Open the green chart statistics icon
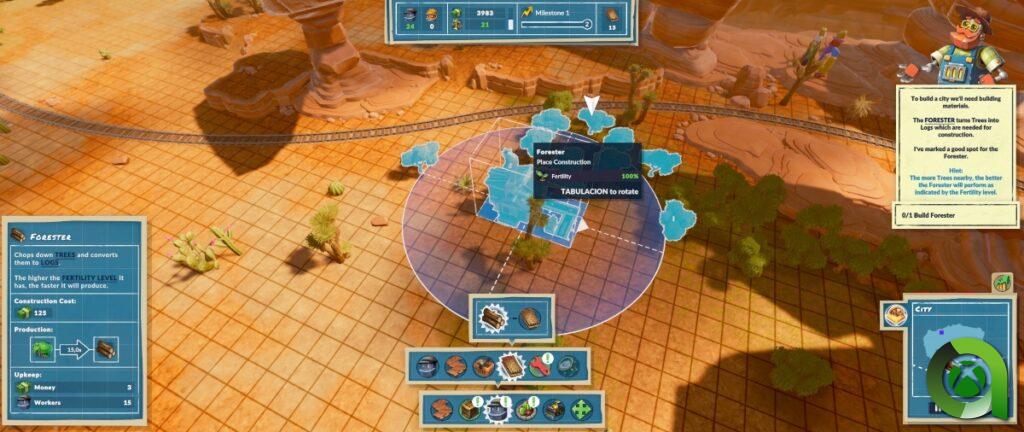This screenshot has height=432, width=1024. click(1002, 283)
